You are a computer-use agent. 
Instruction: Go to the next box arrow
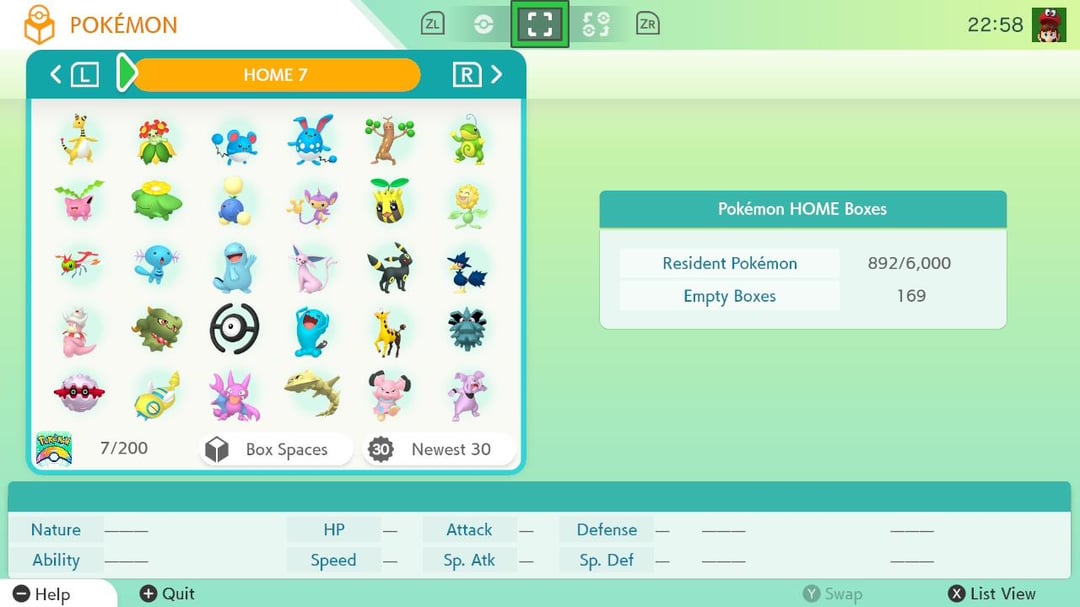point(496,74)
